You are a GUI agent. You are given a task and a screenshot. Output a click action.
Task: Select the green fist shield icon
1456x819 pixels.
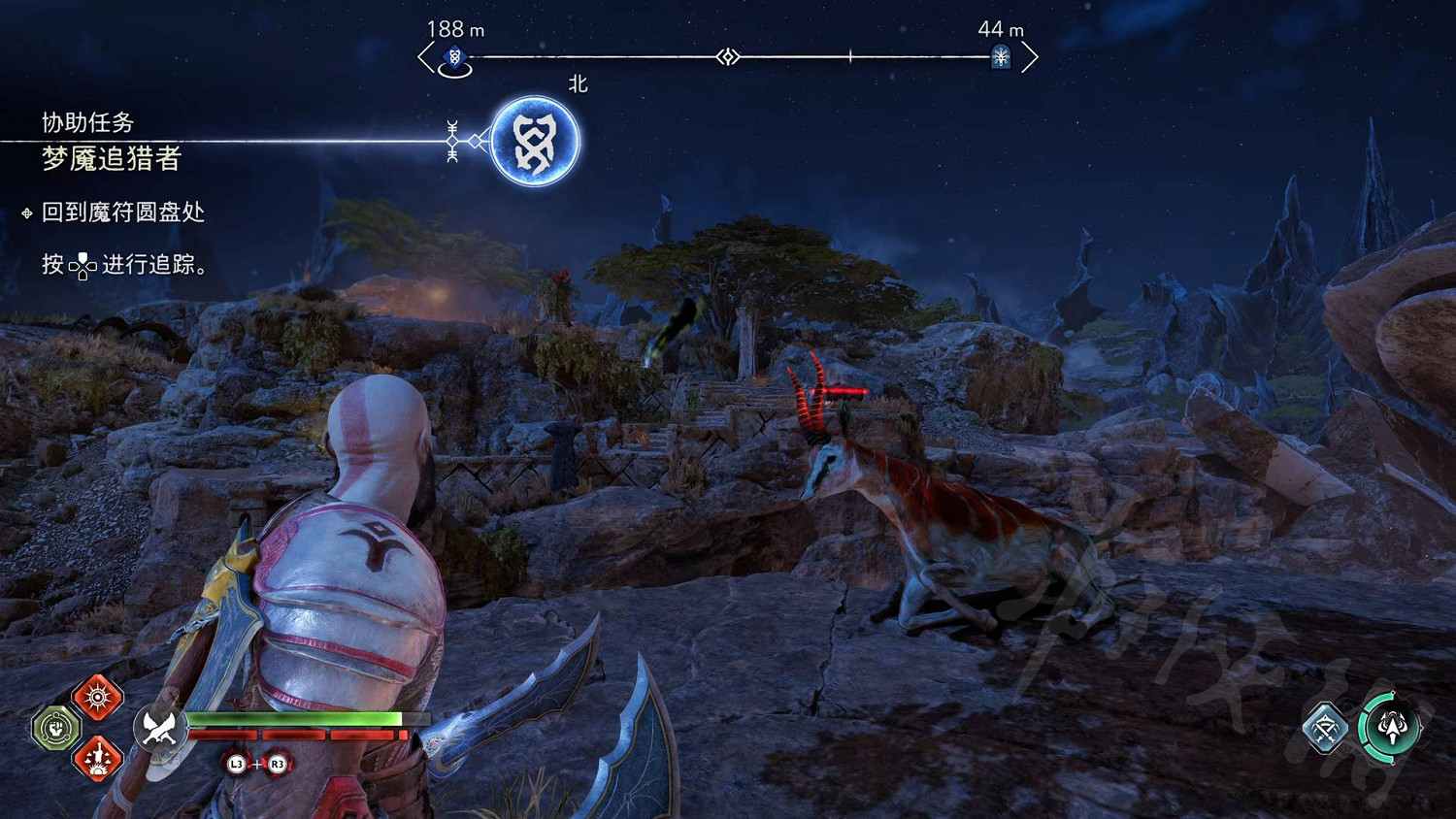coord(56,727)
